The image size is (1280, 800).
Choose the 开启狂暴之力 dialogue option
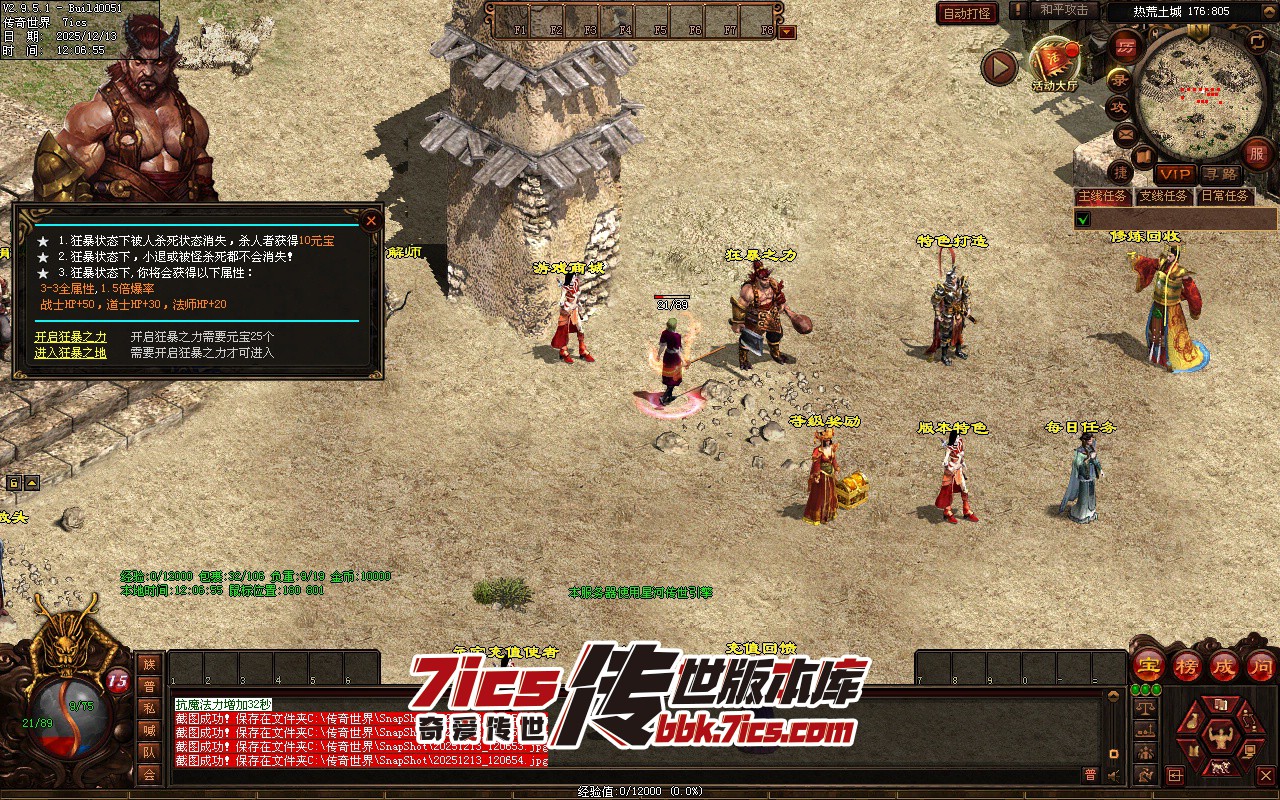coord(70,337)
